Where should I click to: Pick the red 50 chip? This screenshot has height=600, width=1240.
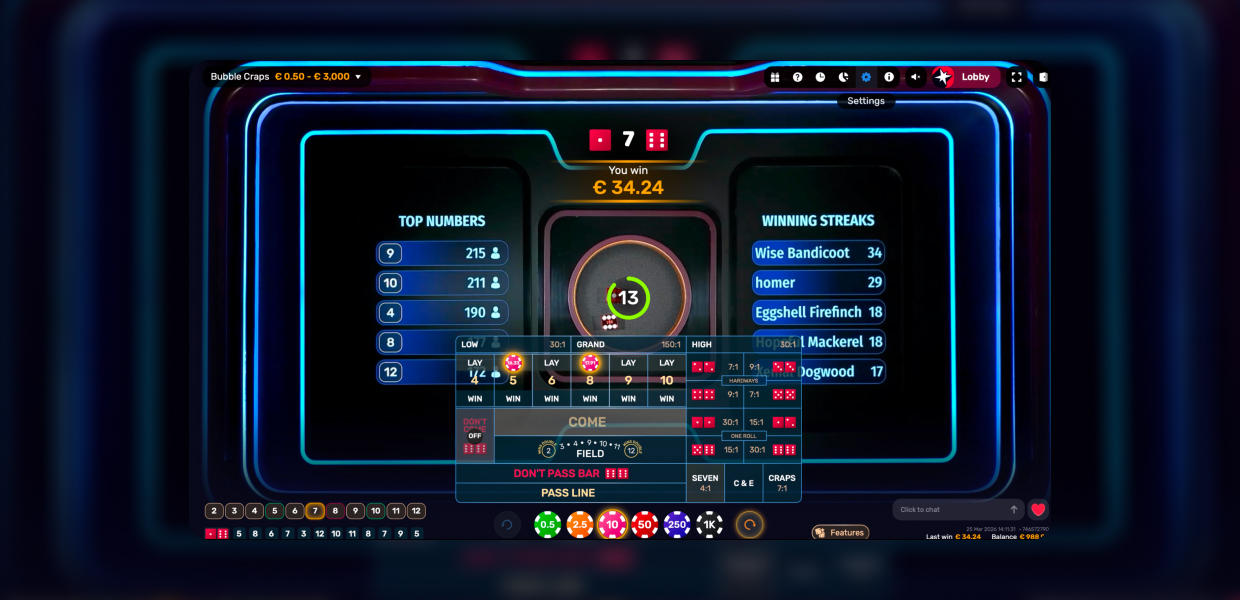645,524
